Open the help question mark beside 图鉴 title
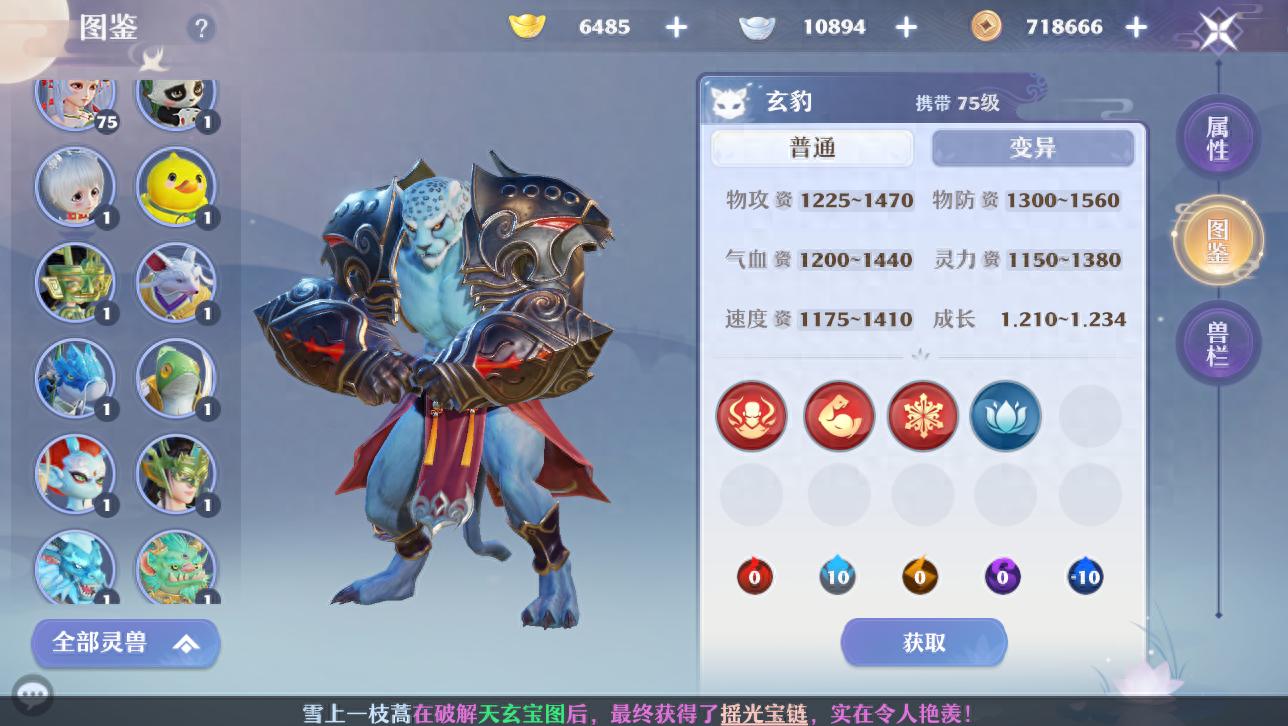The image size is (1288, 726). pos(201,27)
